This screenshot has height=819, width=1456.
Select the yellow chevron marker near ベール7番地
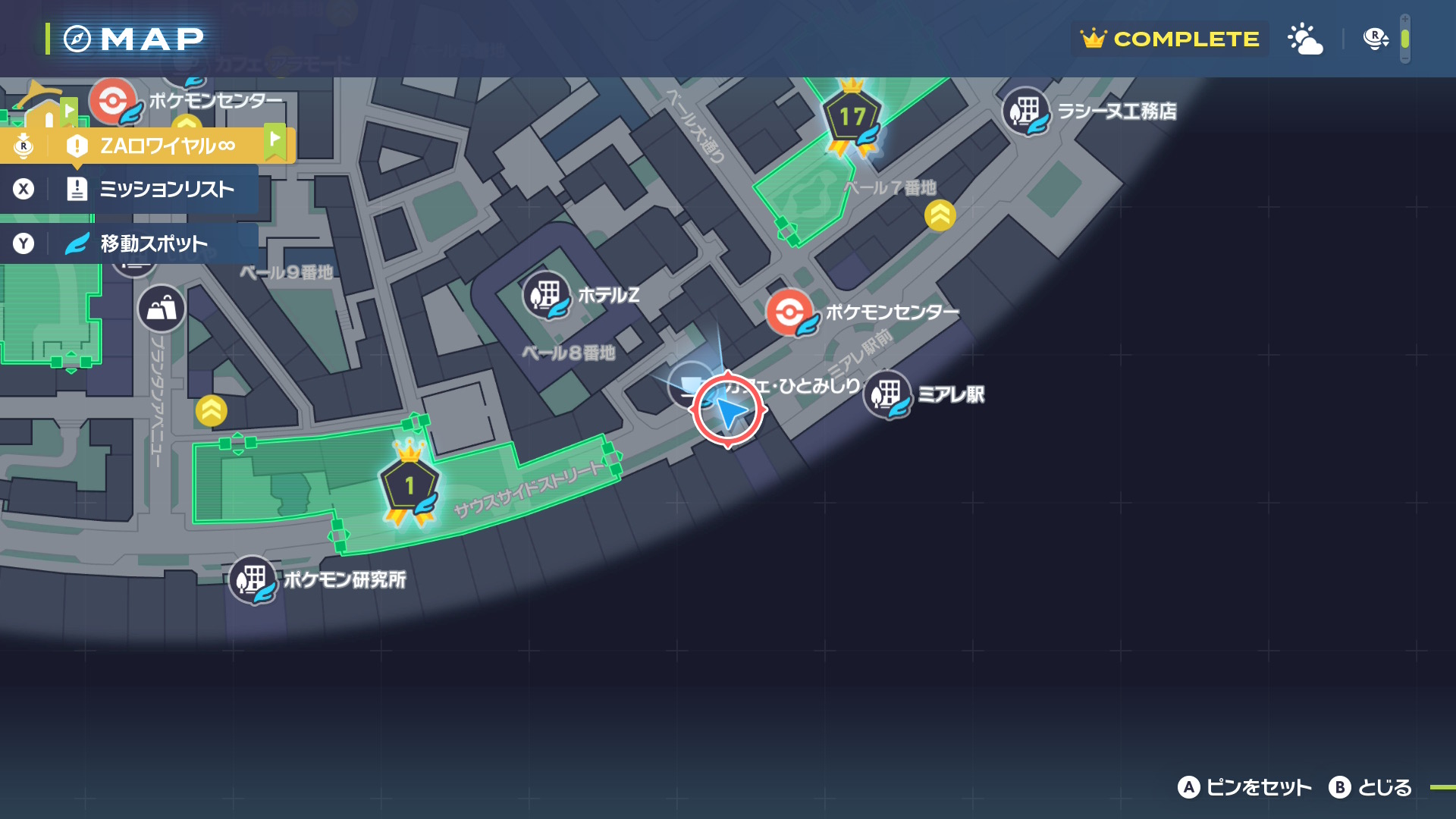coord(940,215)
